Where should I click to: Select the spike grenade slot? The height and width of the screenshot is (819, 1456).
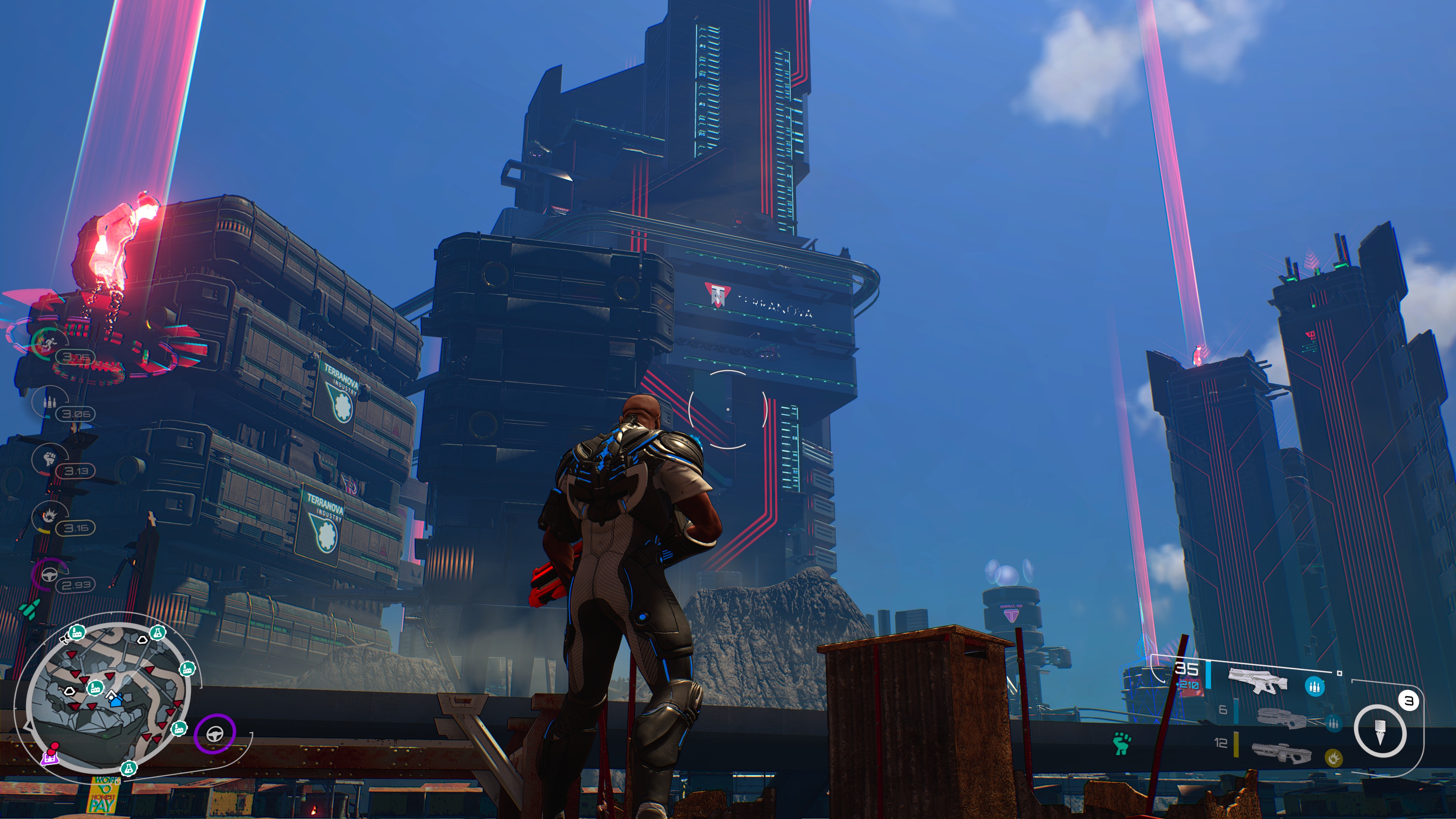point(1379,731)
